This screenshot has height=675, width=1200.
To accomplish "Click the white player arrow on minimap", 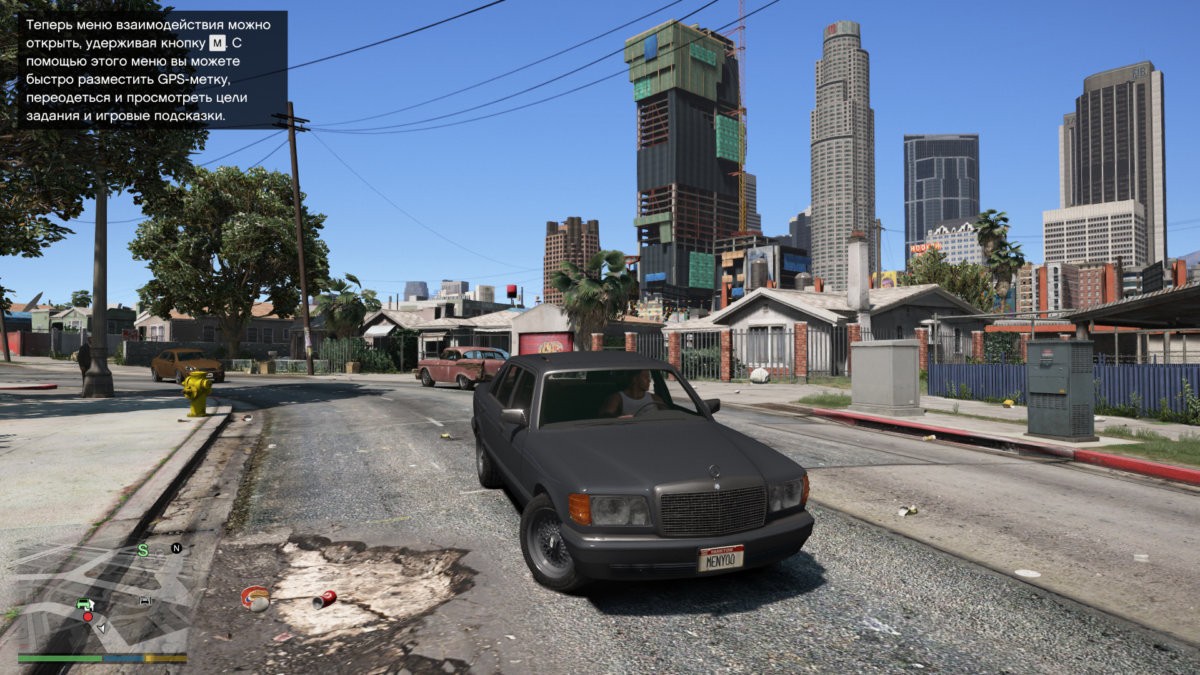I will tap(101, 627).
